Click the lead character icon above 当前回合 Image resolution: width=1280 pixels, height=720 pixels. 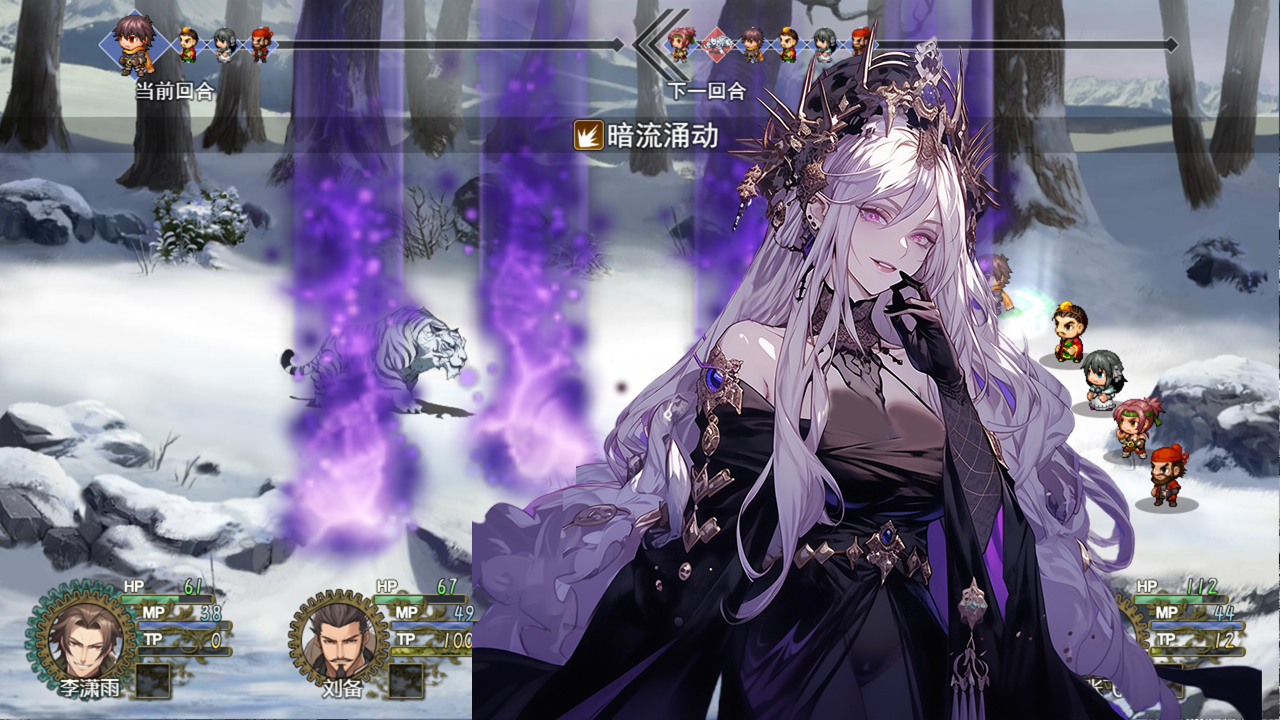(x=132, y=42)
